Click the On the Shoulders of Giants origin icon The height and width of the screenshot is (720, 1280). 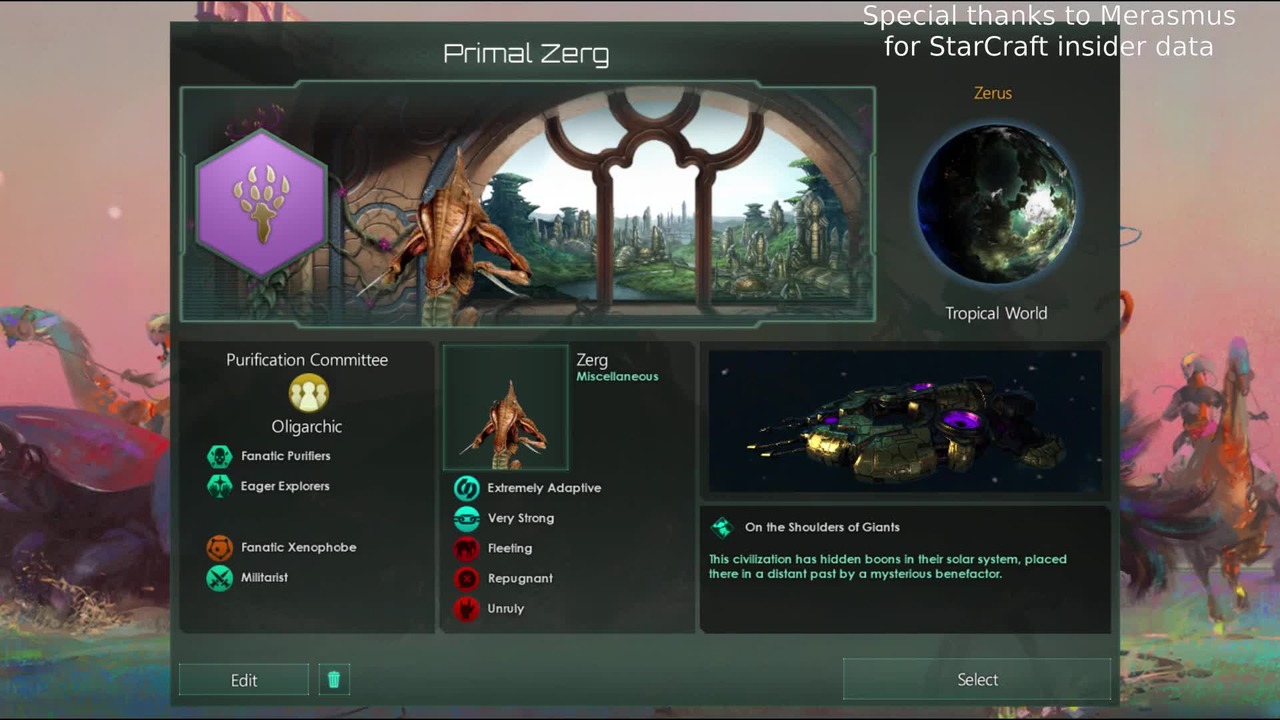pos(722,527)
